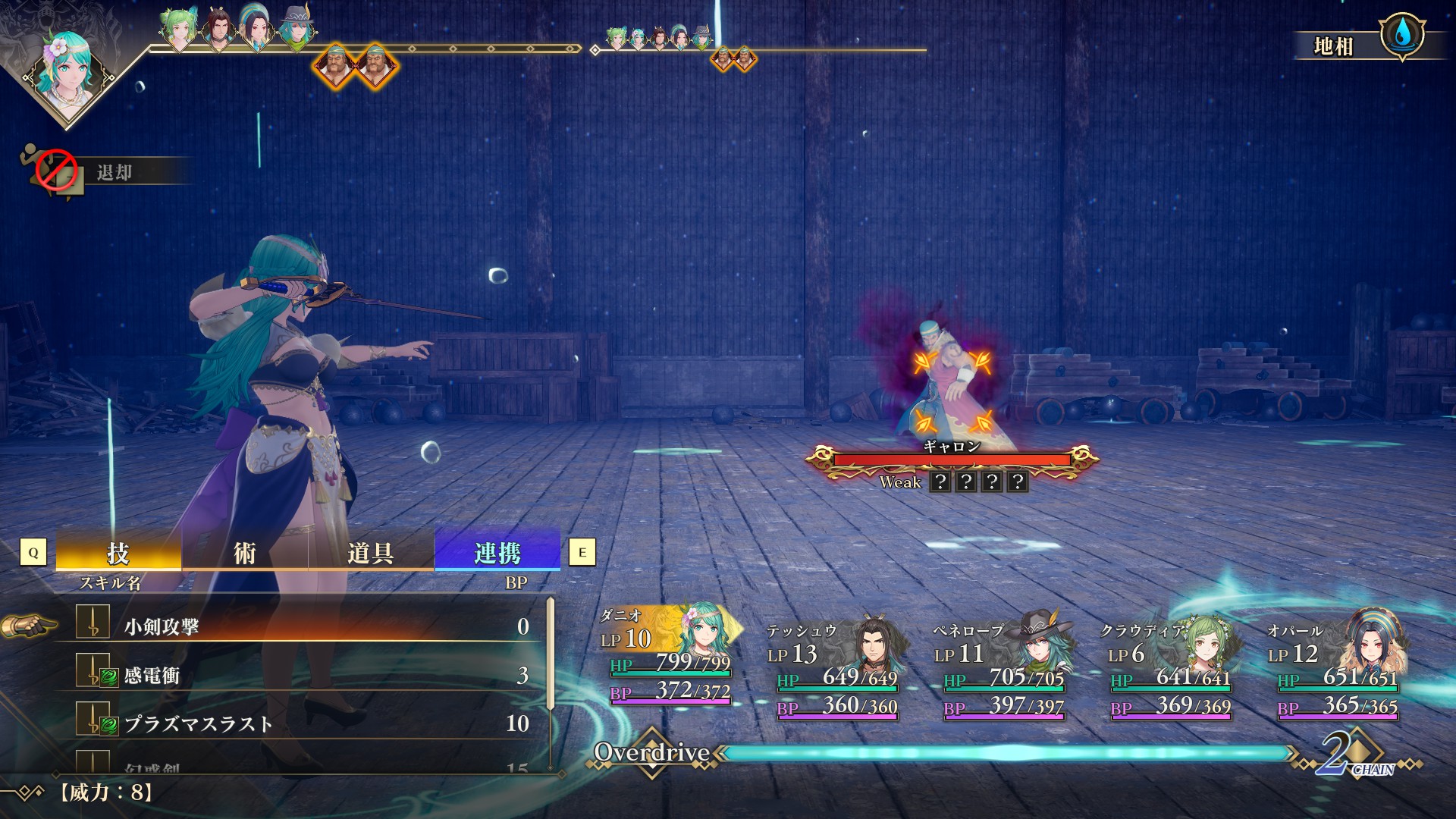Open the 術 spells tab
This screenshot has width=1456, height=819.
coord(244,552)
